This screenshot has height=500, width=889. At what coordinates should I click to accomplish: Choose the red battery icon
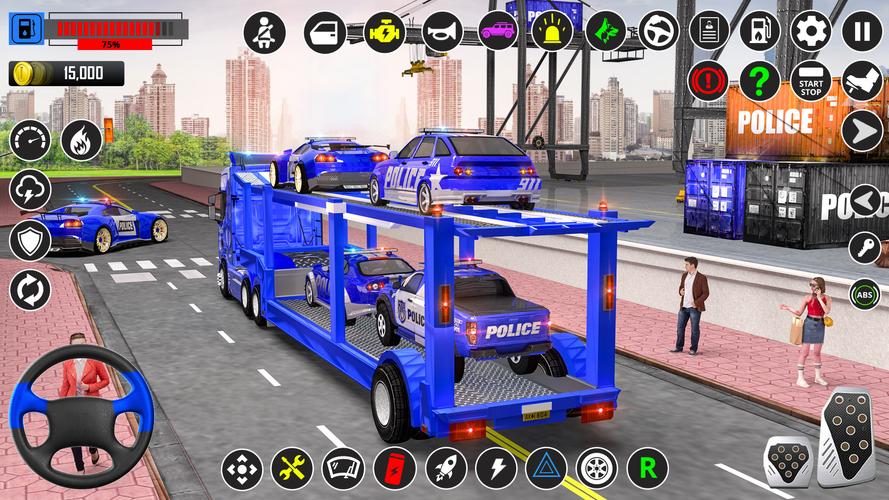pyautogui.click(x=394, y=468)
